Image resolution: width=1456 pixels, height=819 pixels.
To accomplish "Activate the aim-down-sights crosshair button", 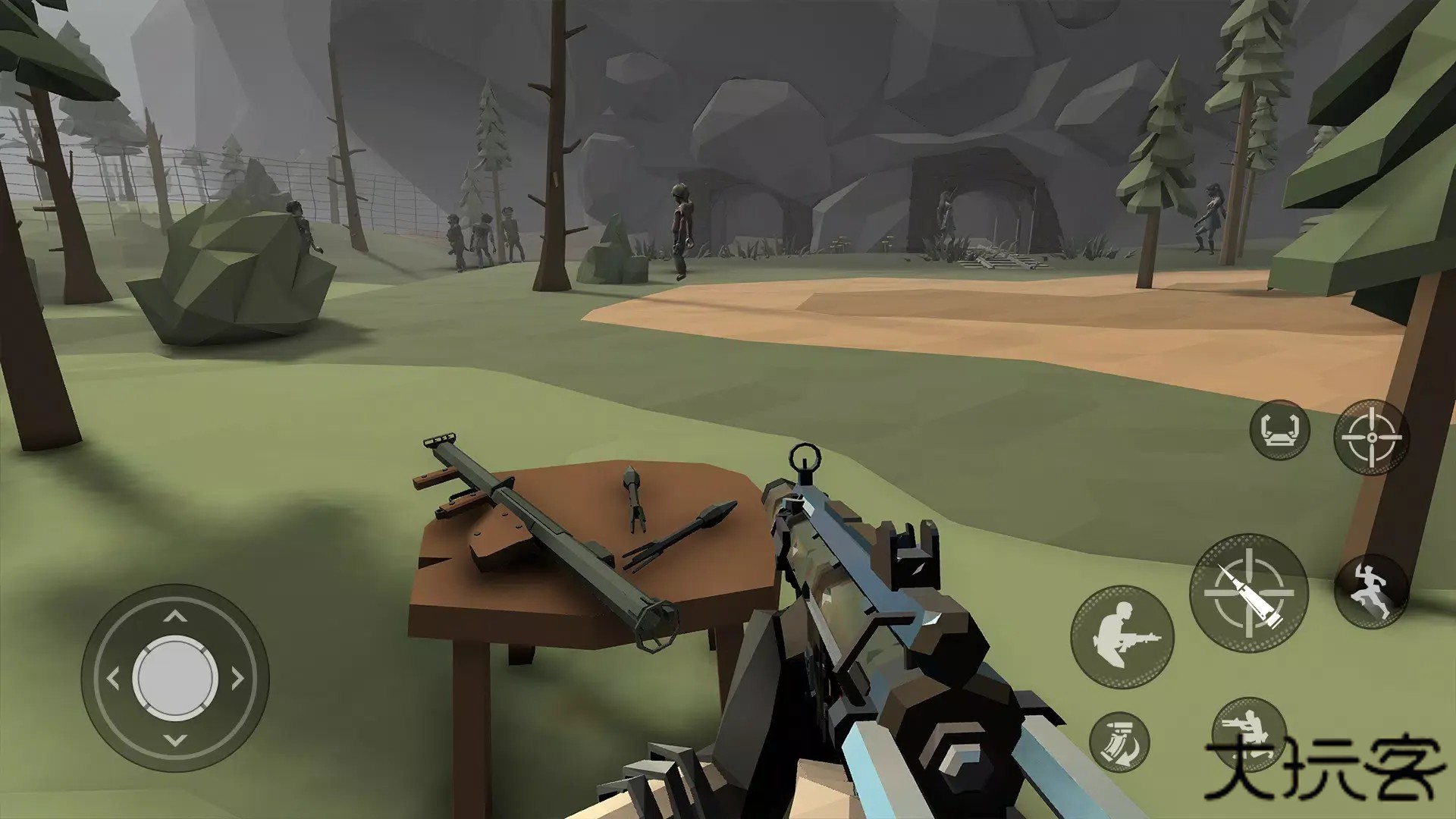I will coord(1371,438).
